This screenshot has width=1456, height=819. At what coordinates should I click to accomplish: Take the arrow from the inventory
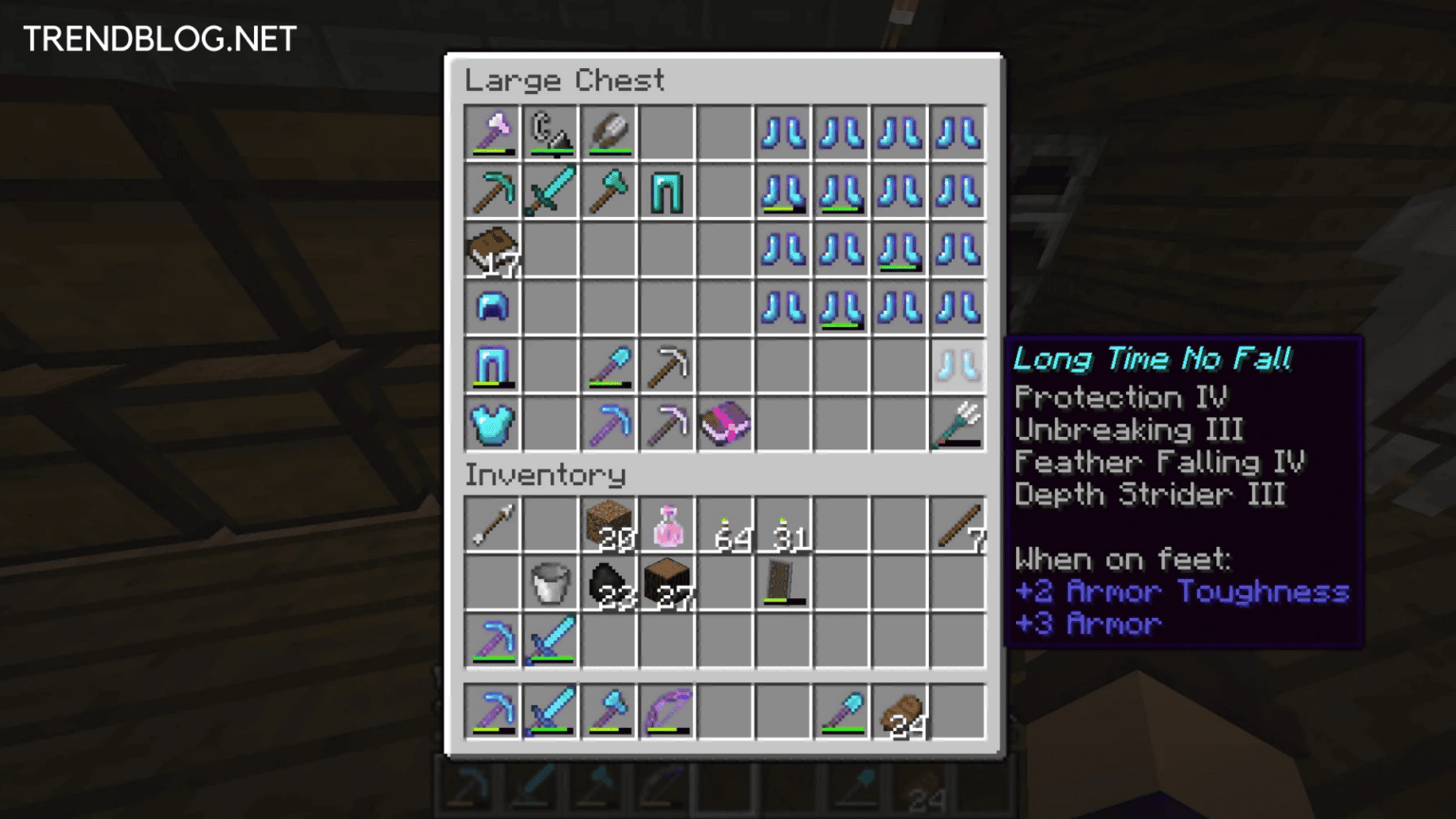492,524
